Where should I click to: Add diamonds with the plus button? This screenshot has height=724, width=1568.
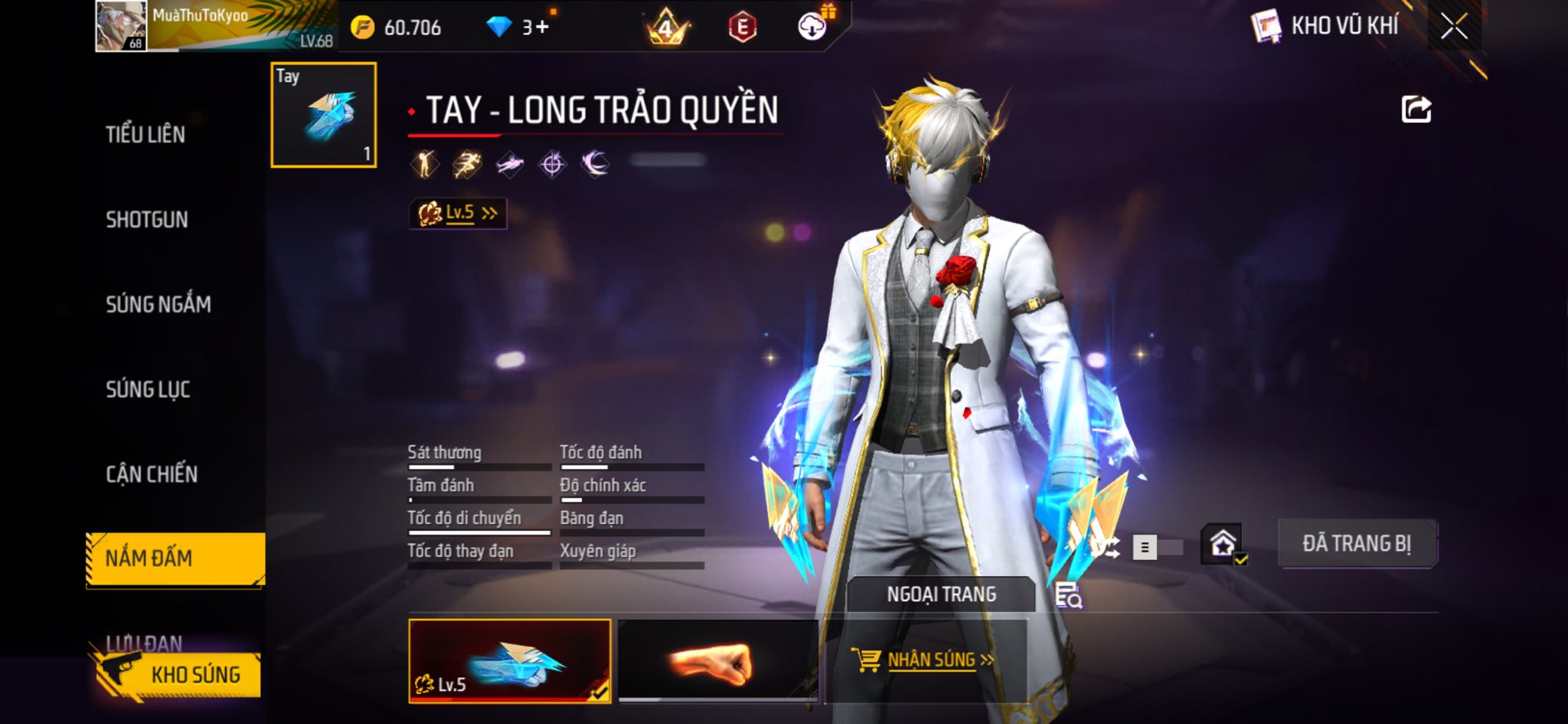point(542,28)
